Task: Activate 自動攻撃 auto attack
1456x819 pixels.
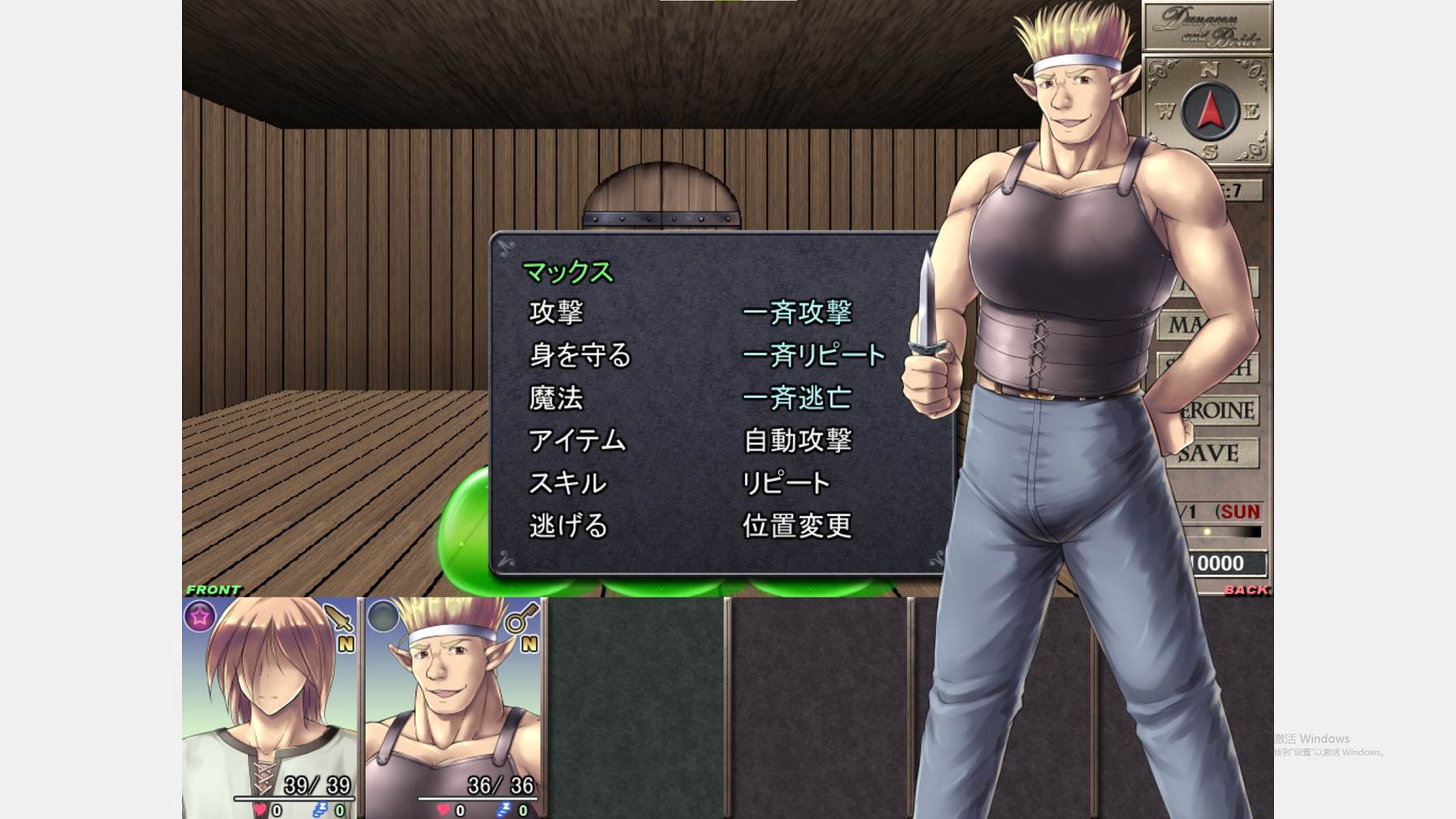Action: point(797,440)
